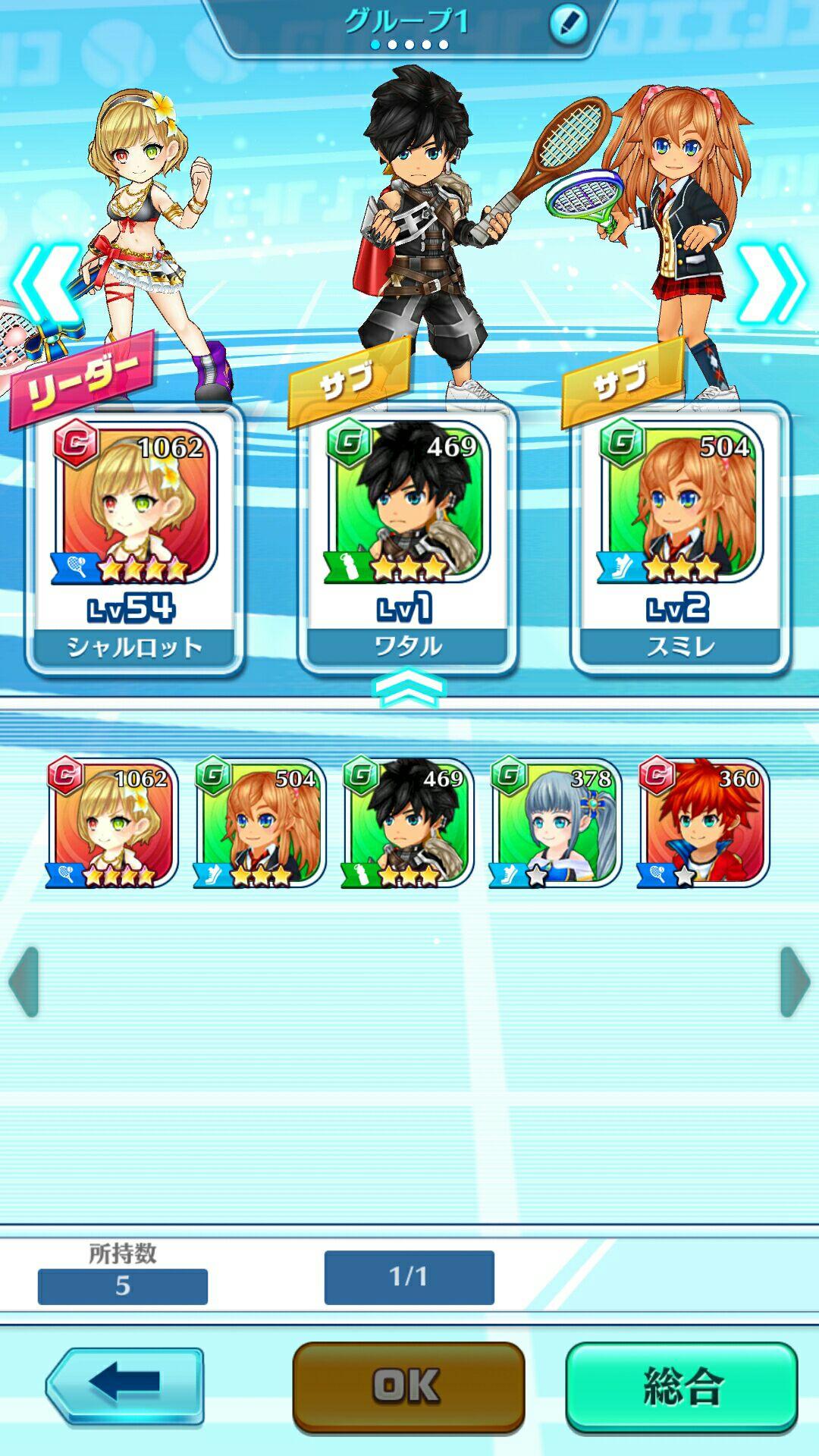This screenshot has height=1456, width=819.
Task: Go back with the blue arrow button
Action: (125, 1385)
